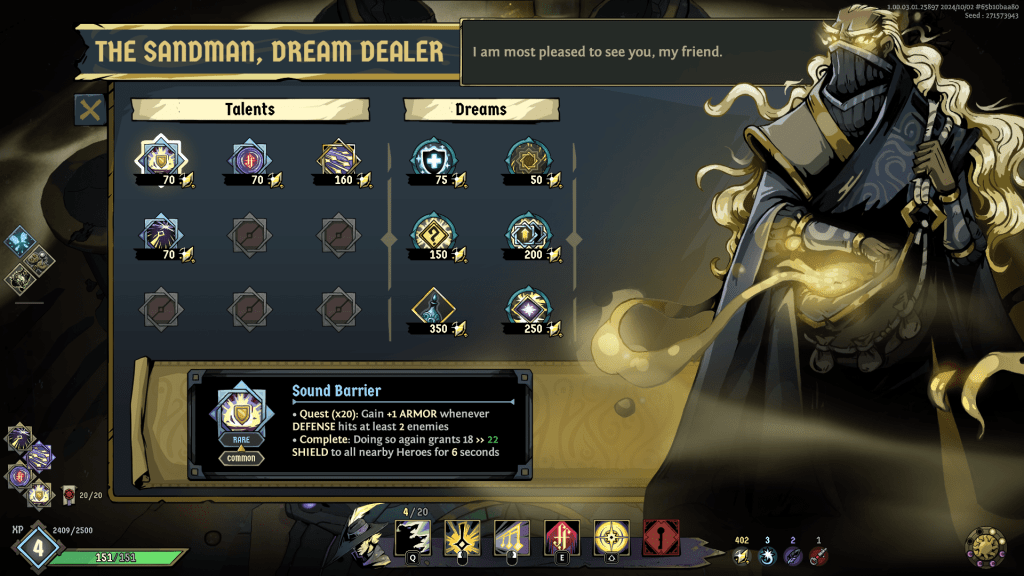Use the red rune E ability

(561, 537)
